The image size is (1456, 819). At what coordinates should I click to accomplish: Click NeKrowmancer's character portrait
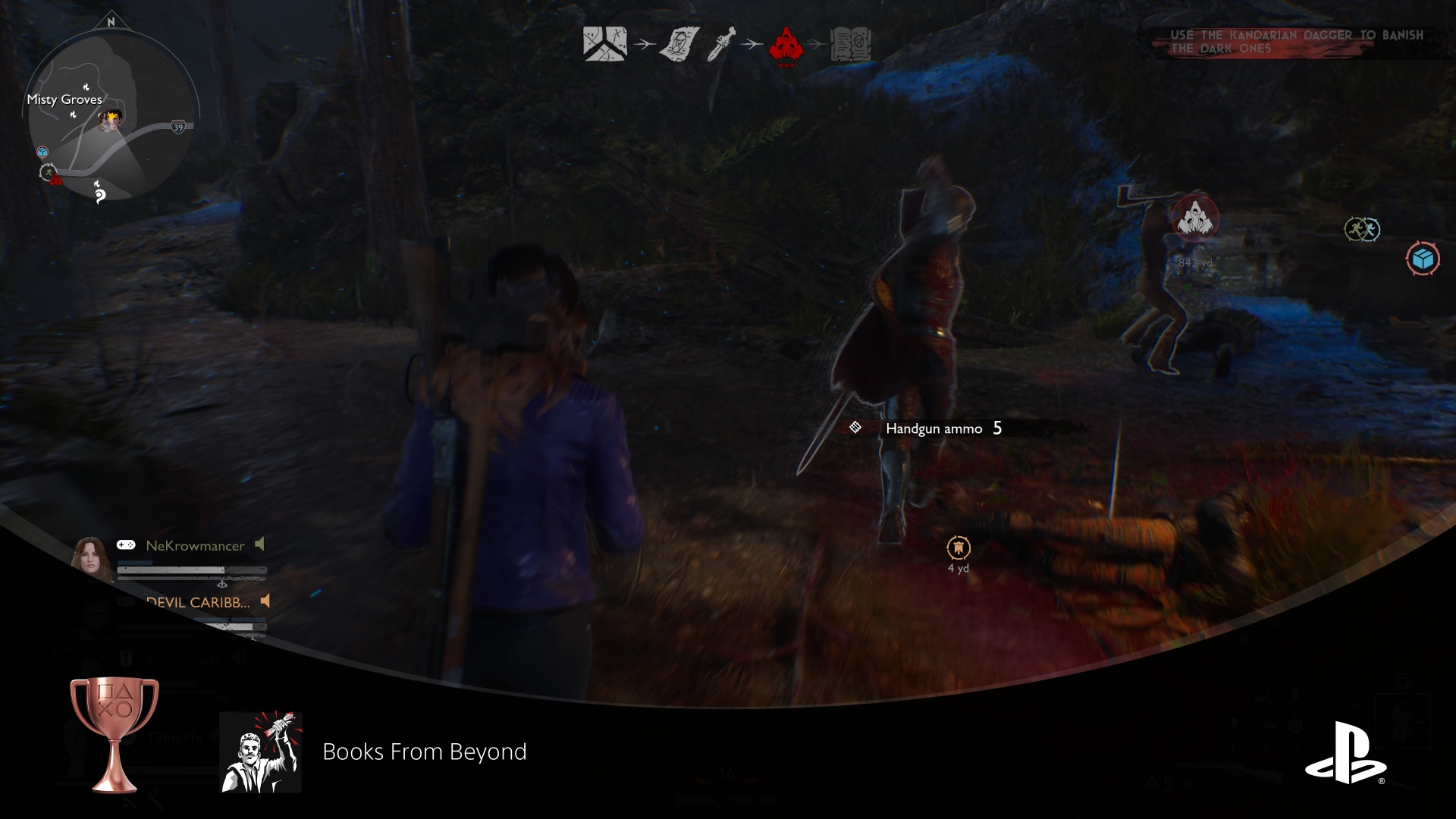point(93,556)
